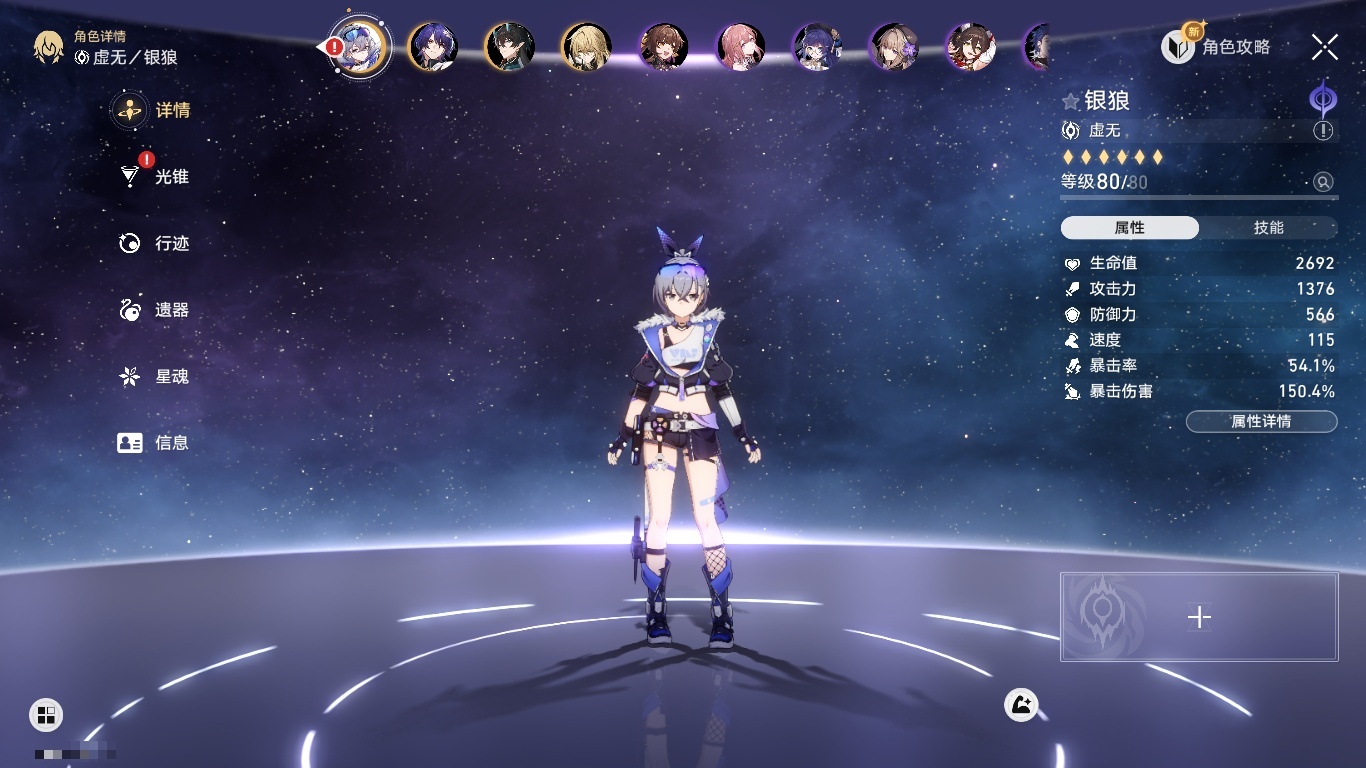Open the four-square grid menu button

coord(46,714)
